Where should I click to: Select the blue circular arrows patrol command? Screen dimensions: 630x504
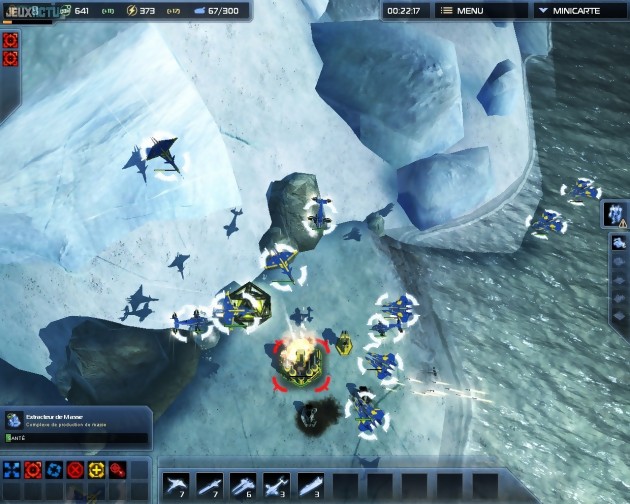[54, 470]
